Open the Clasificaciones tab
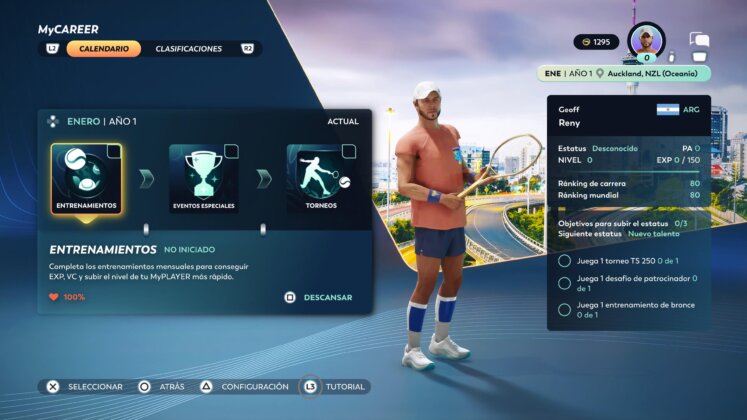This screenshot has height=420, width=747. coord(189,49)
